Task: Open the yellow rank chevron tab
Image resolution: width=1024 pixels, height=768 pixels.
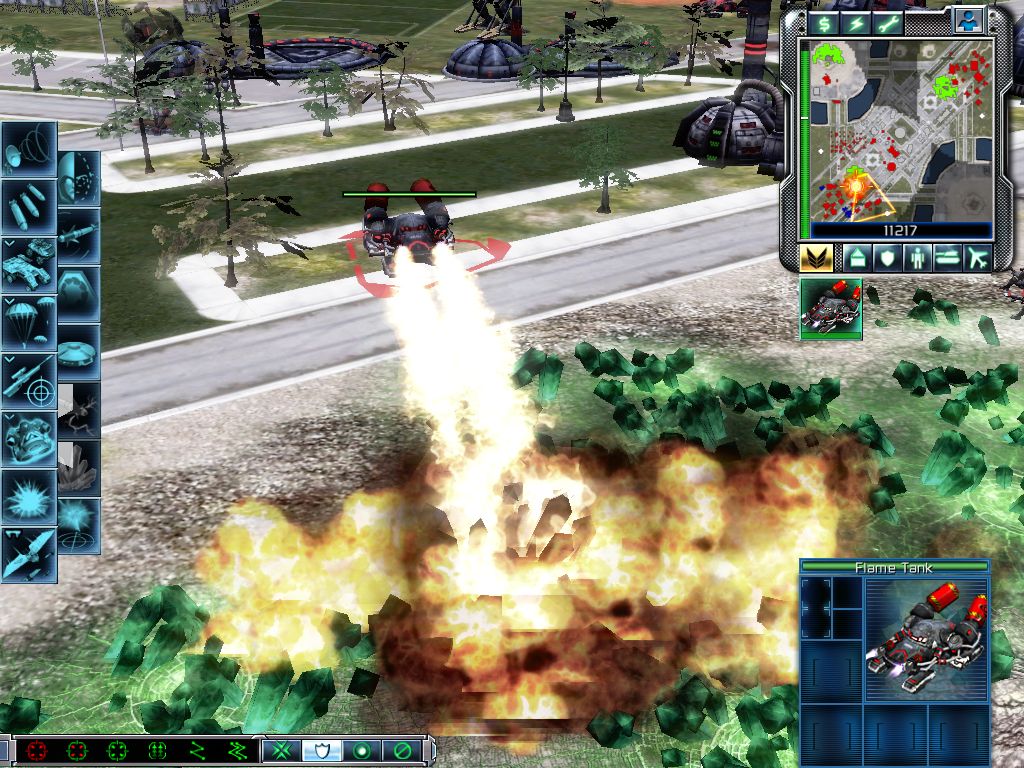Action: (x=816, y=257)
